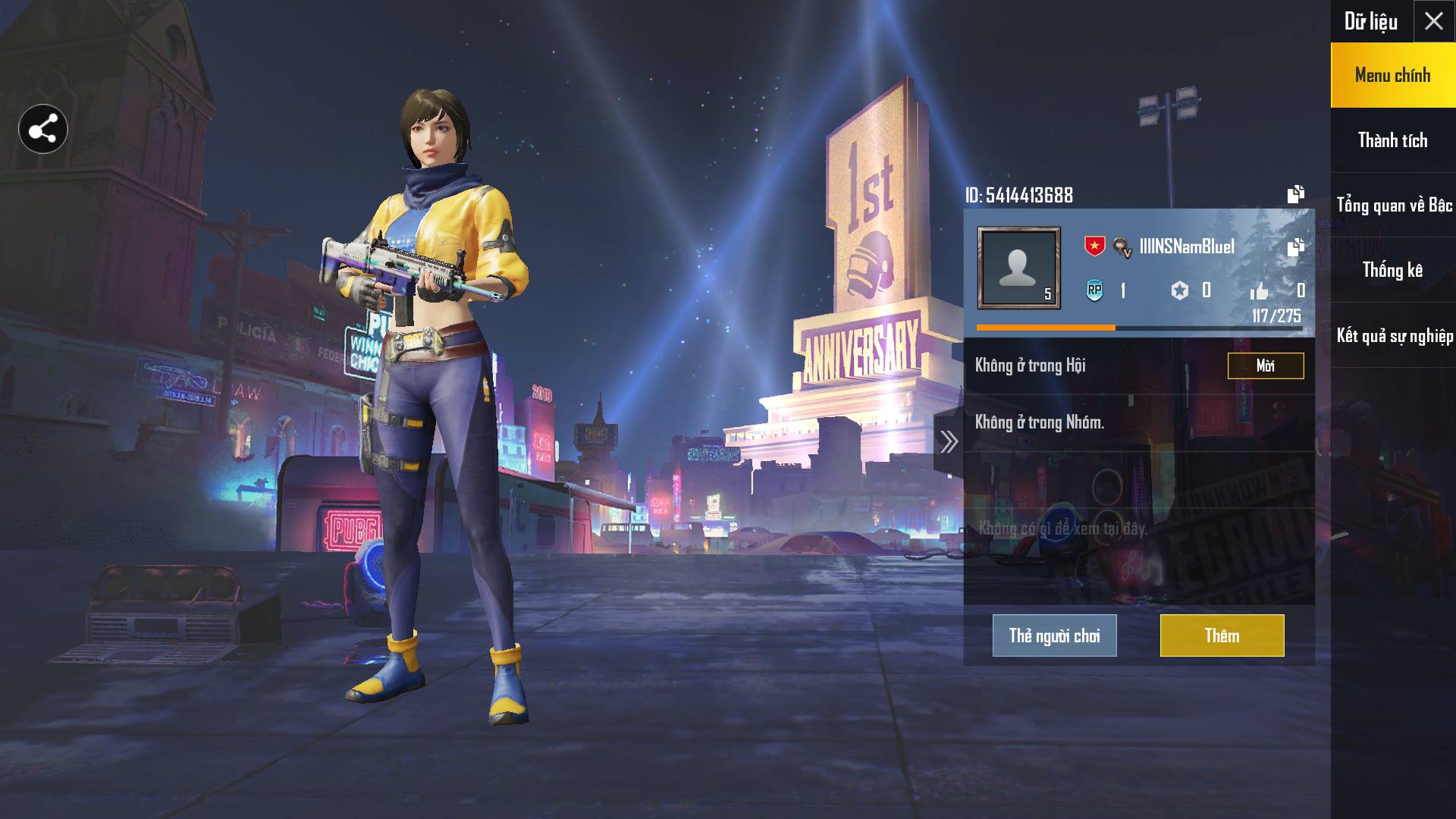Collapse the profile panel with double arrows

click(x=949, y=442)
